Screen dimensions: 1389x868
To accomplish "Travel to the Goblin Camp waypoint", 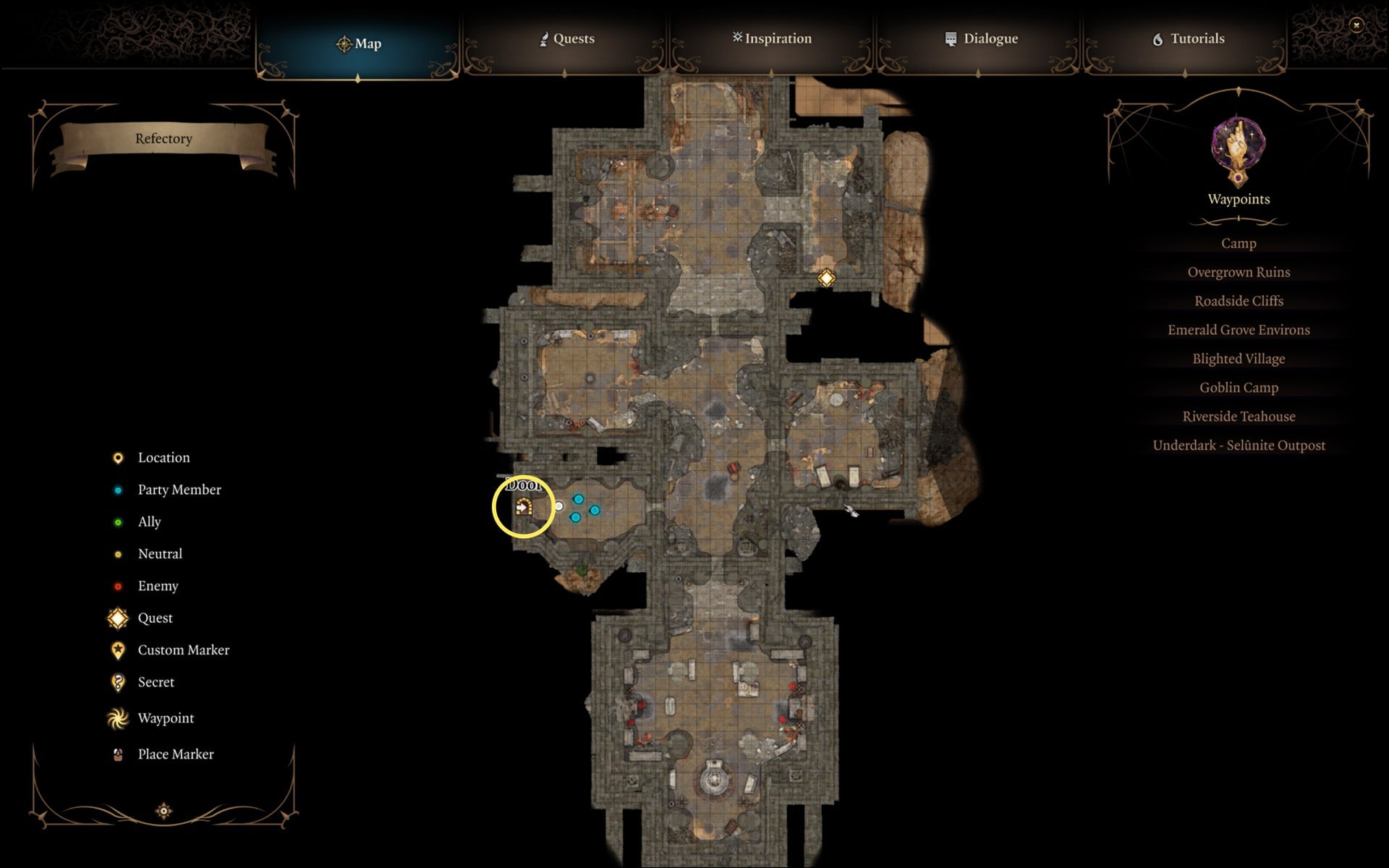I will tap(1238, 388).
